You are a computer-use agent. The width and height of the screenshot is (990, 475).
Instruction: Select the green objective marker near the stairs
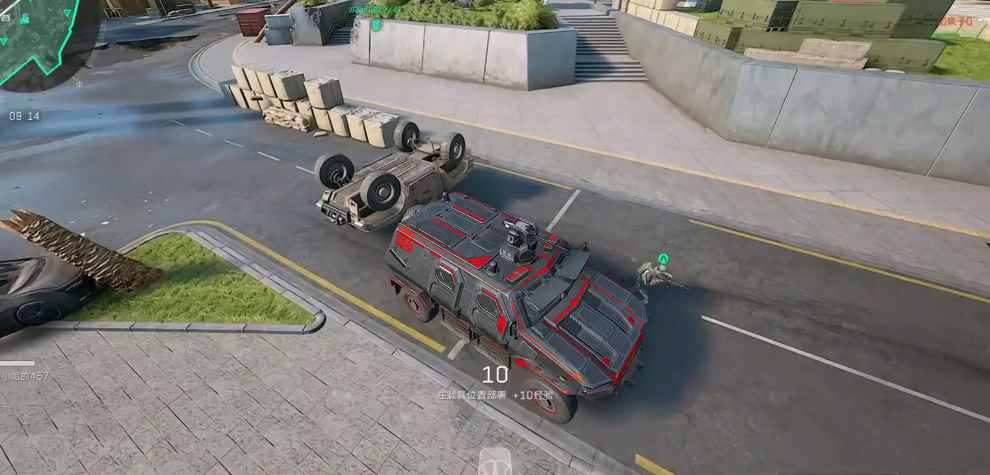pos(376,24)
